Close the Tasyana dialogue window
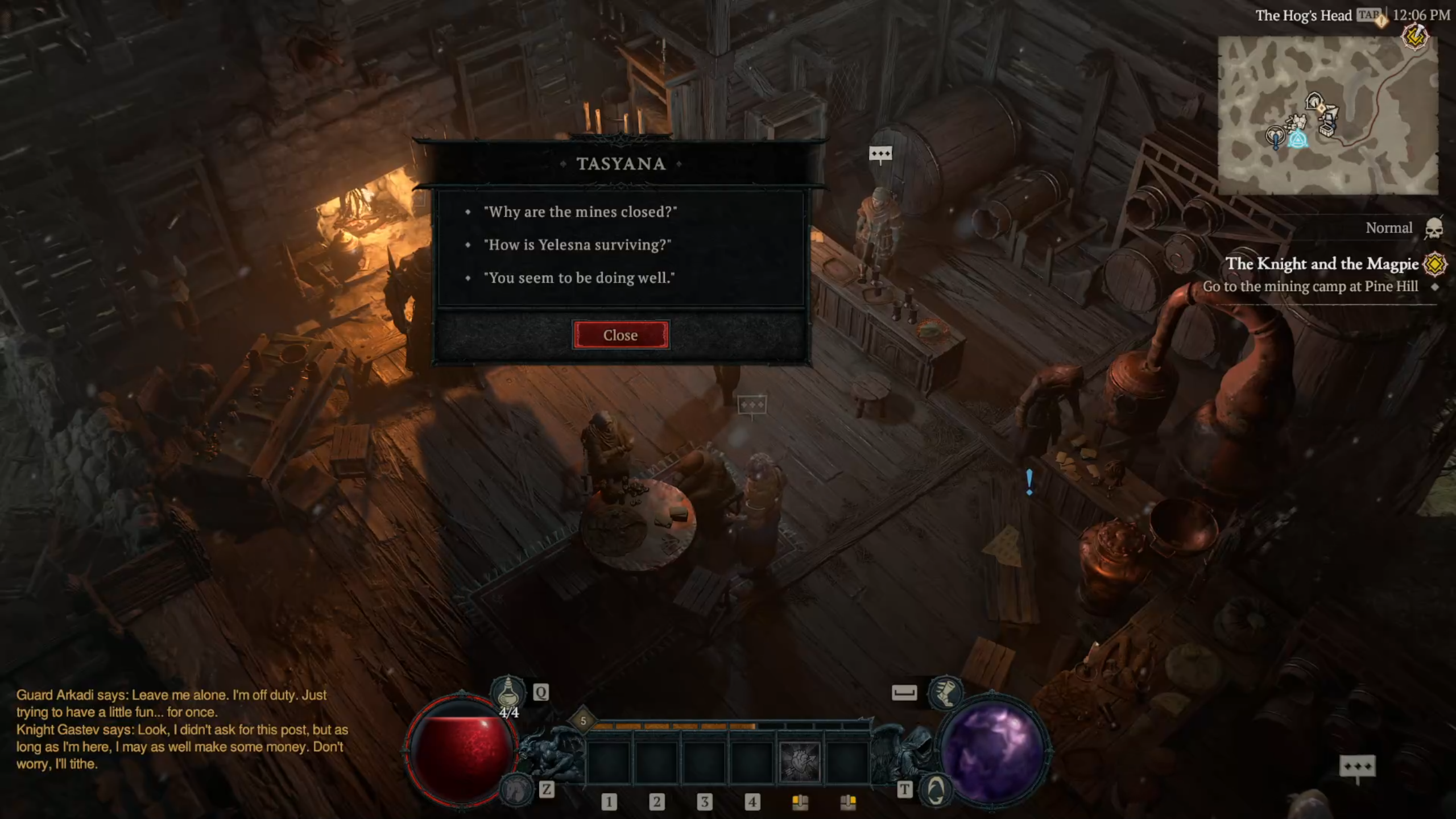 (620, 335)
